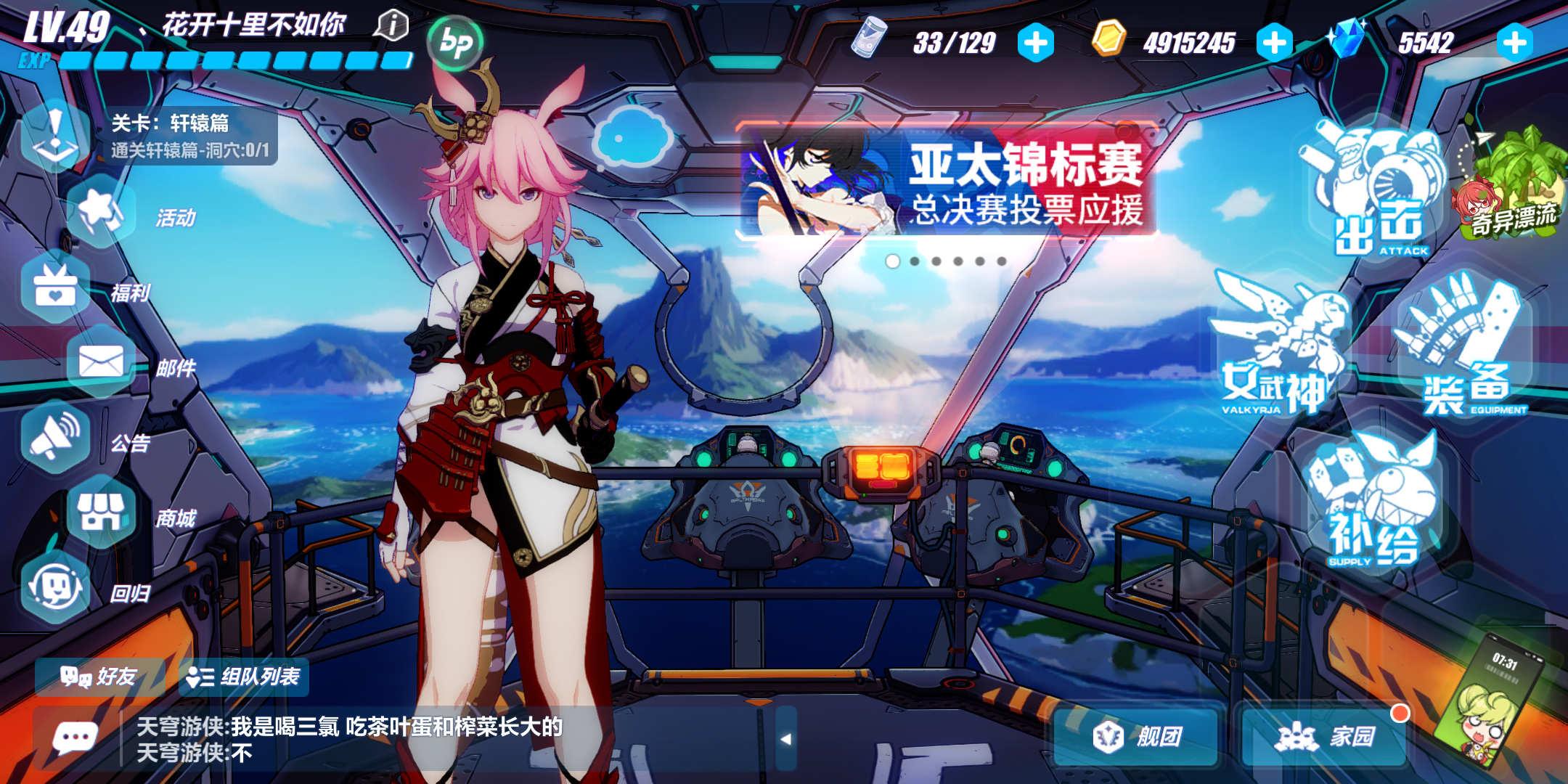Open the 回归 Return event panel
The width and height of the screenshot is (1568, 784).
58,588
